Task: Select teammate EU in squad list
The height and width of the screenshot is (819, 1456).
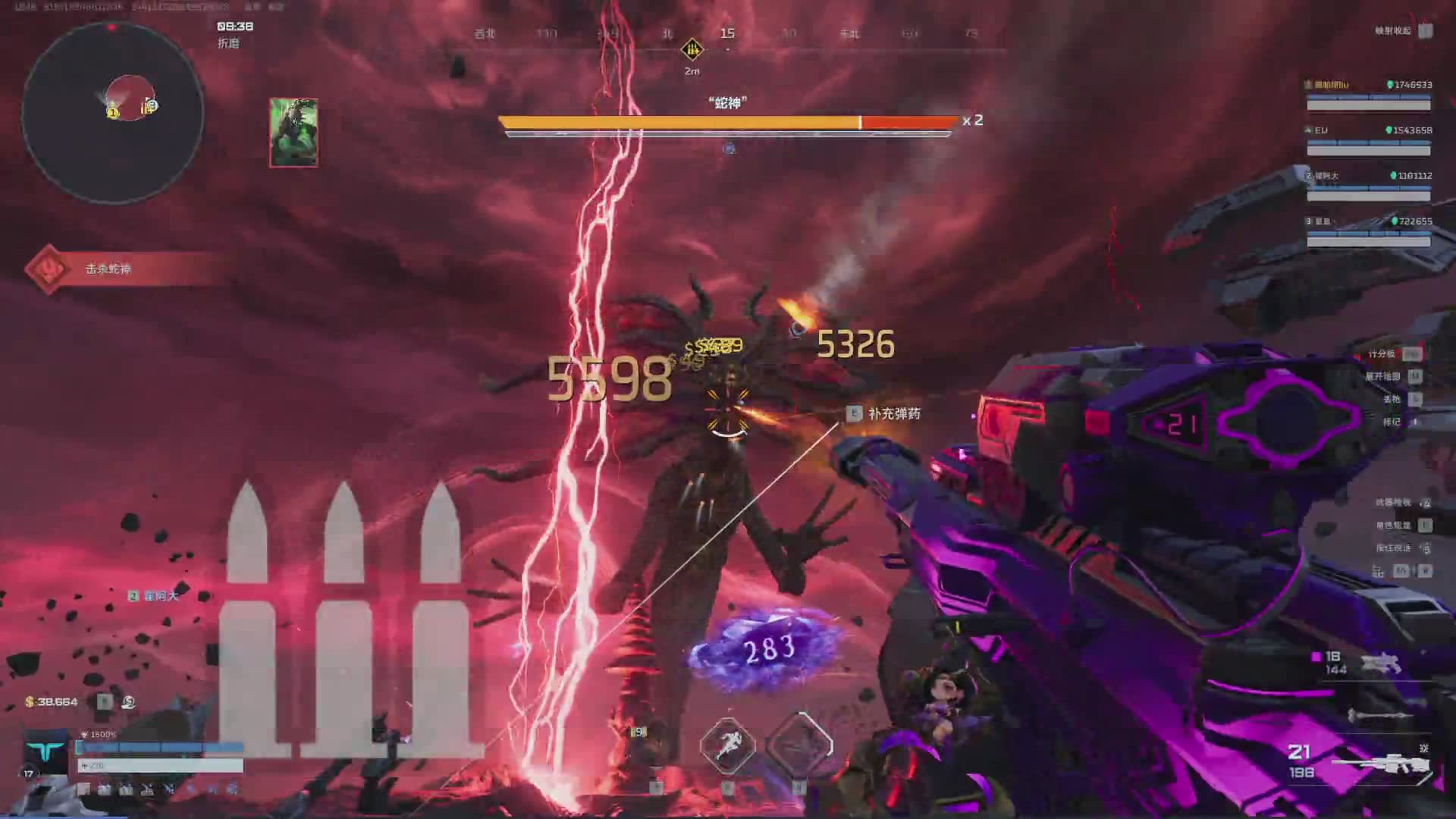Action: [x=1368, y=140]
